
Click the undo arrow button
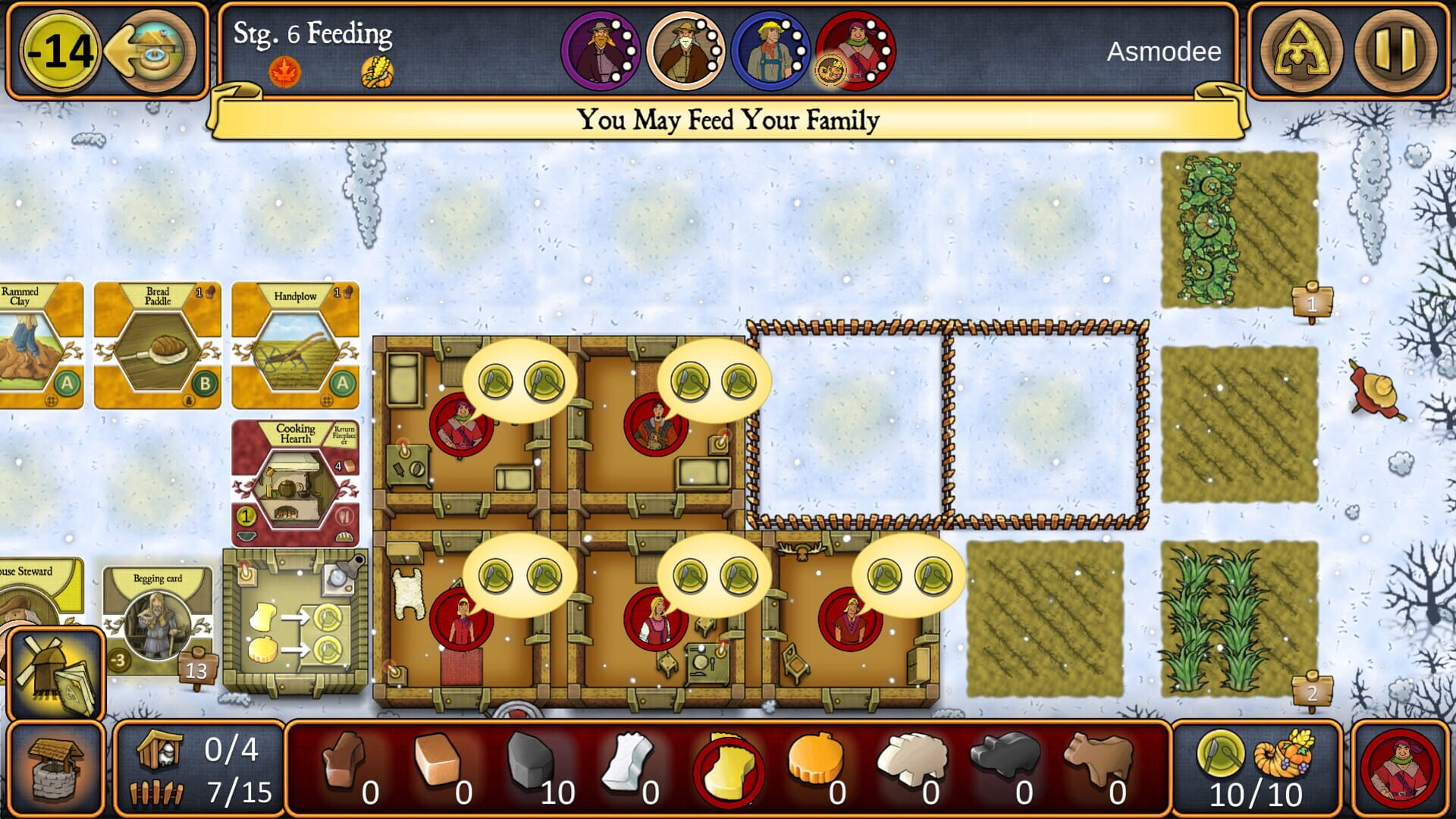(x=149, y=52)
